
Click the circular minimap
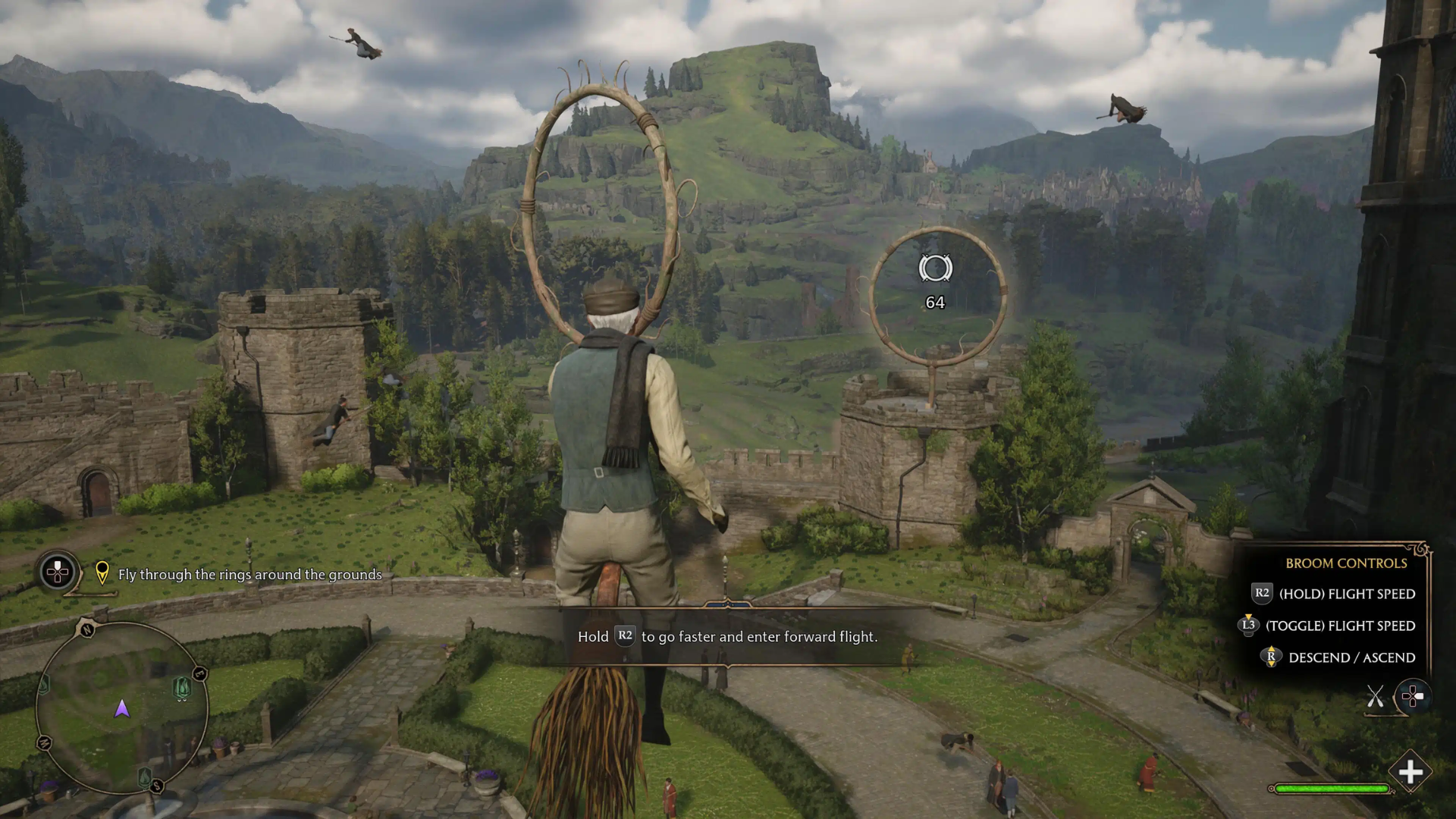[121, 709]
